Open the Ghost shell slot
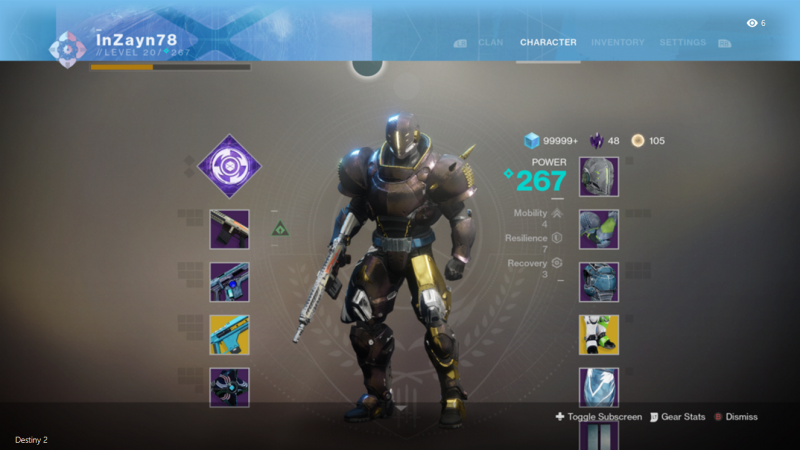 tap(229, 387)
